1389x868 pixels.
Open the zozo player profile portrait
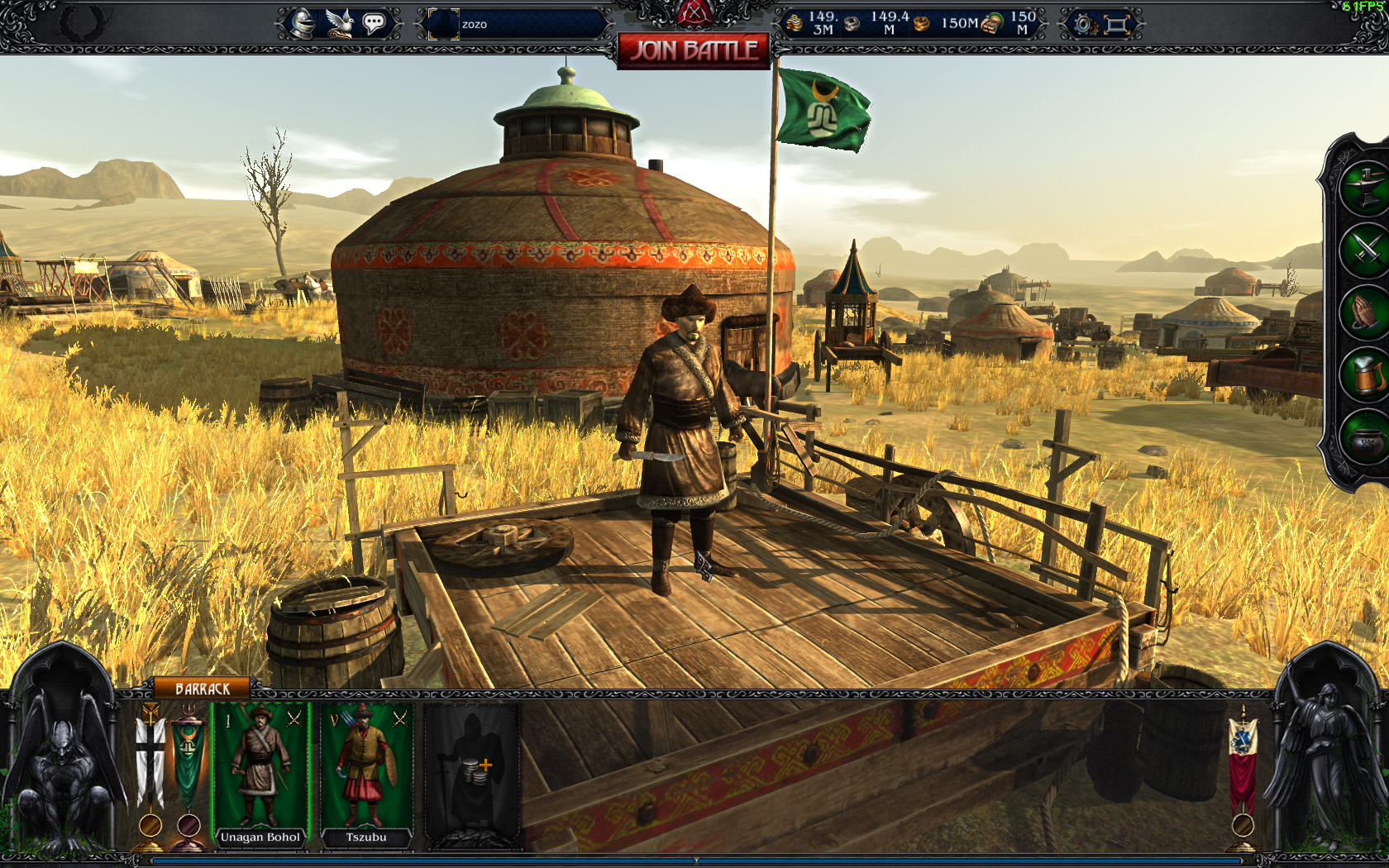pos(443,22)
